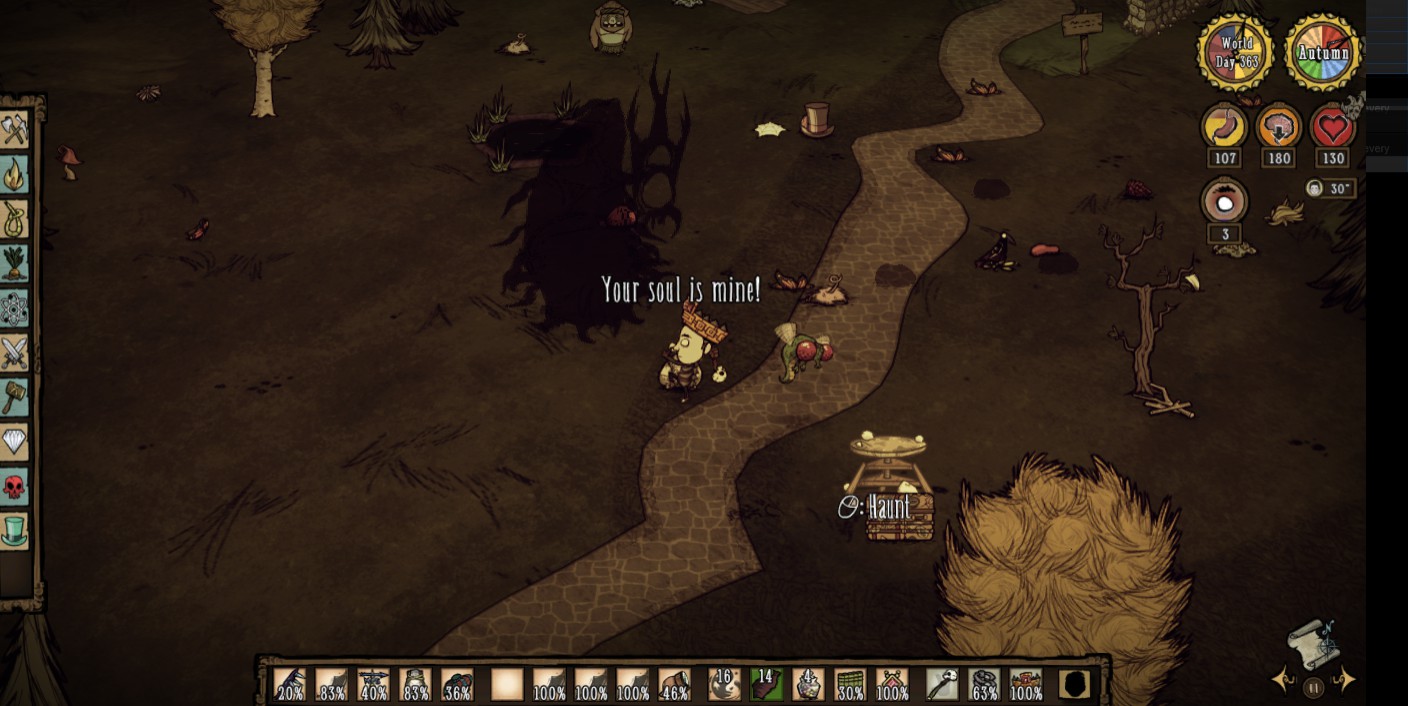Open the Light crafting tab with flame icon

15,174
